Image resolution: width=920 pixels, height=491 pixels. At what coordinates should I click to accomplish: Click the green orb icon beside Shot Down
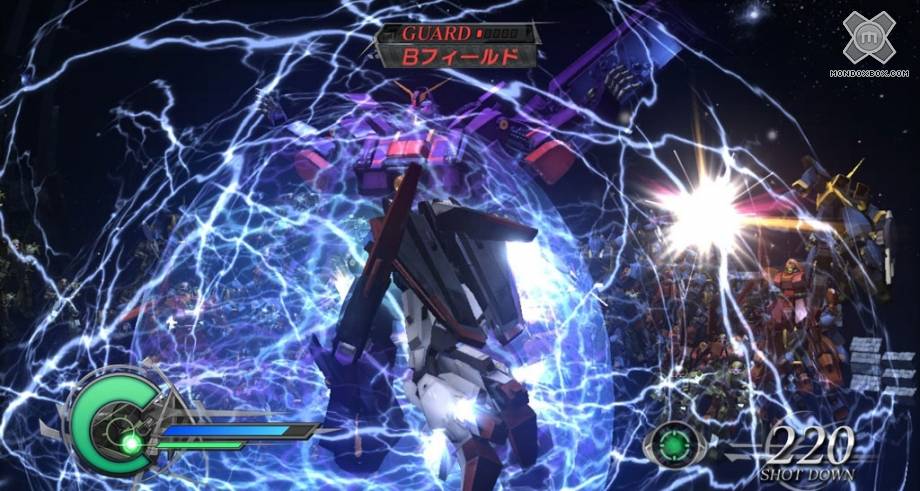[x=674, y=442]
